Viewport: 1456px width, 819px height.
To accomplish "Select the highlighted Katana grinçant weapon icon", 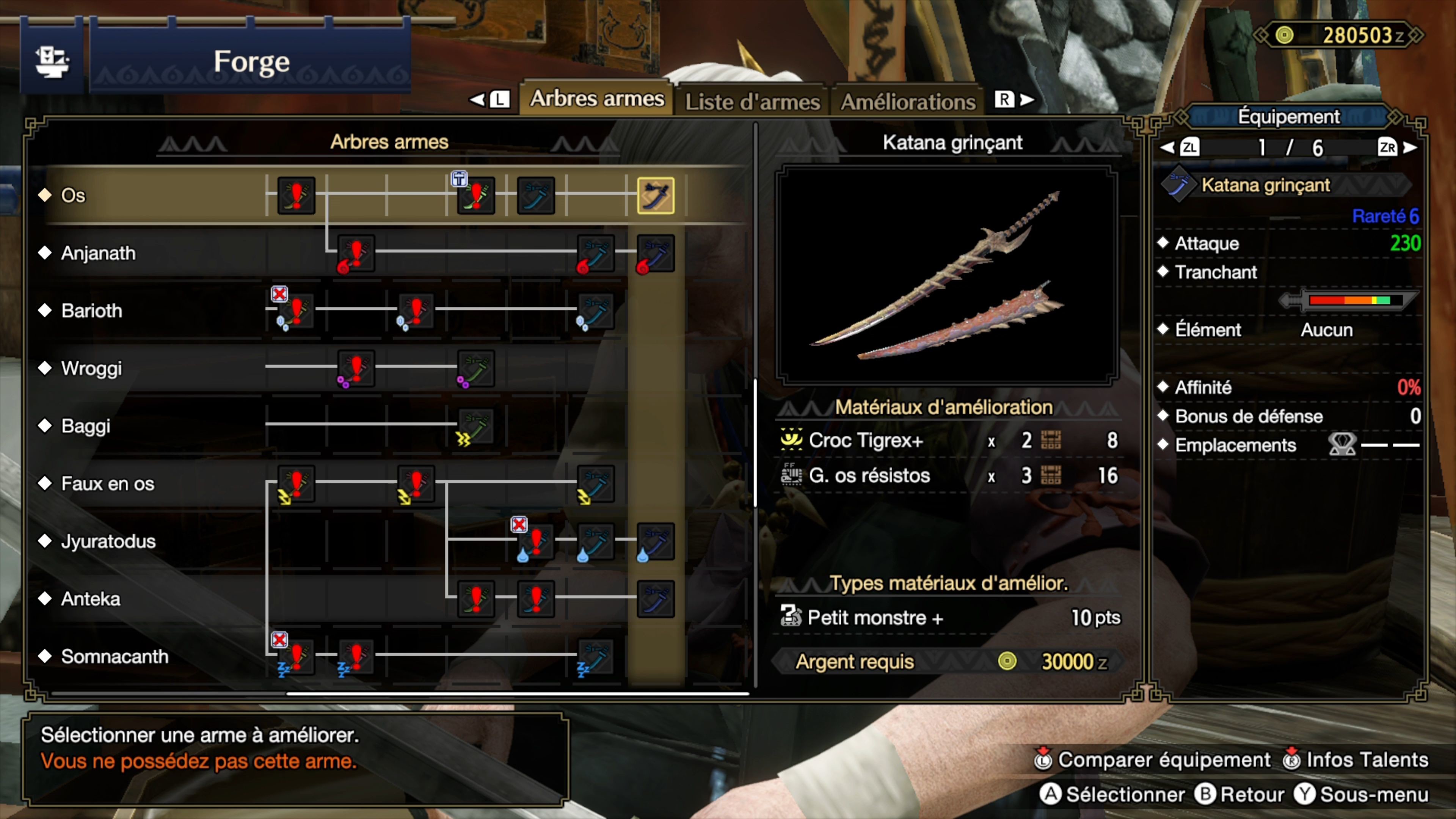I will pyautogui.click(x=656, y=195).
